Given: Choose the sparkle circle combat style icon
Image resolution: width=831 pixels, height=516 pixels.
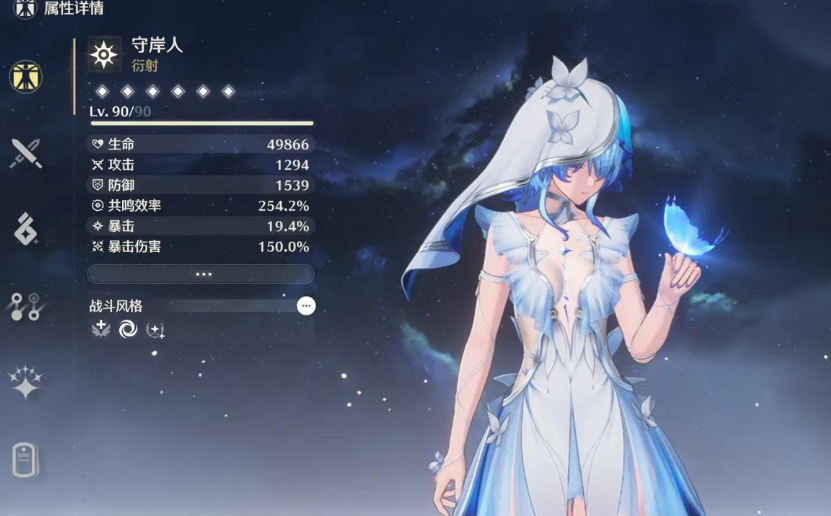Looking at the screenshot, I should click(x=156, y=329).
